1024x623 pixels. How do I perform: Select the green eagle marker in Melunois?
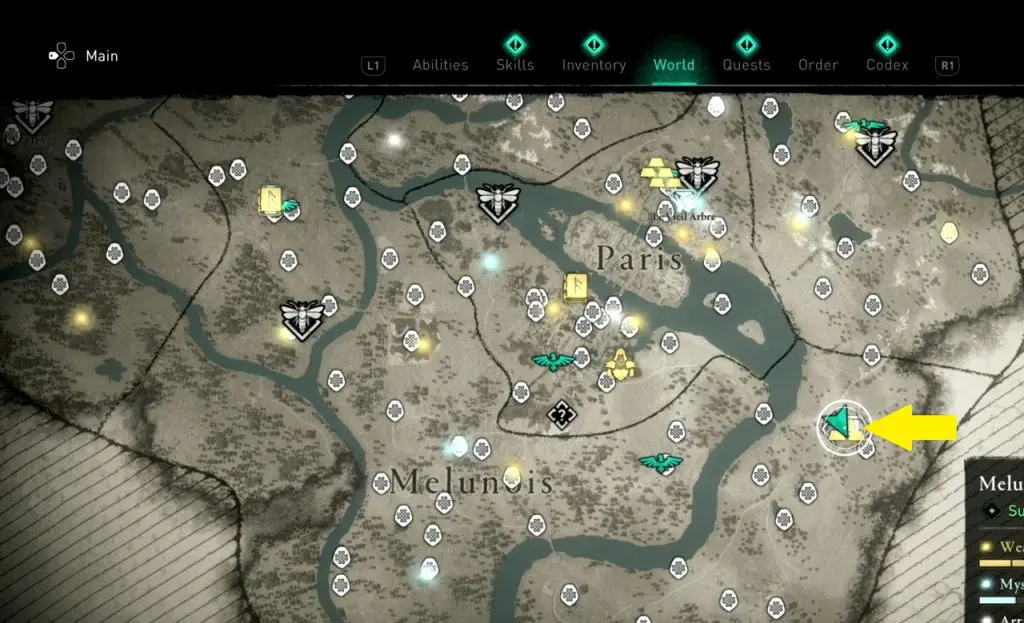pyautogui.click(x=660, y=462)
